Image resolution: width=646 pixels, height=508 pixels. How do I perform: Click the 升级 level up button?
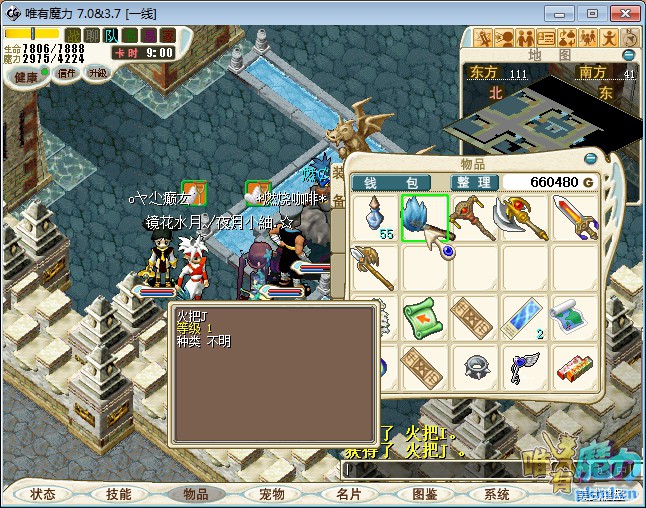pos(98,73)
